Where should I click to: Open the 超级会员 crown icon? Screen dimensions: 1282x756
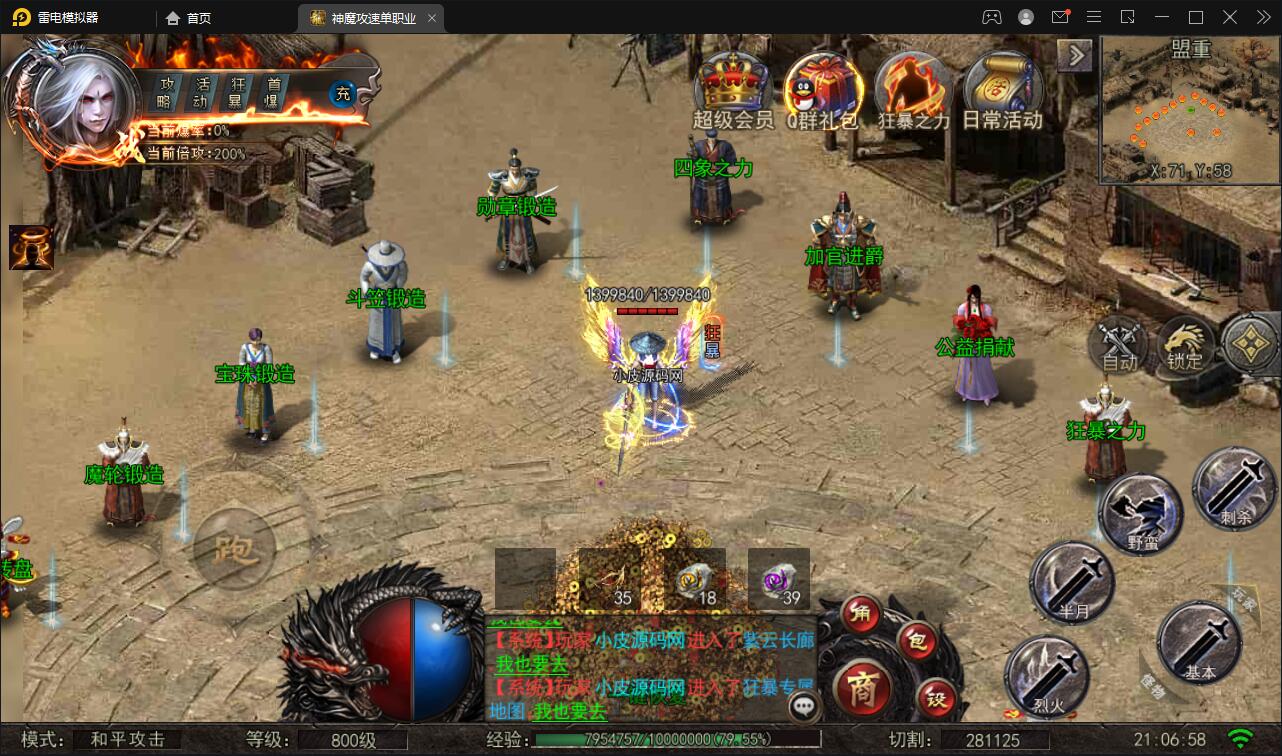point(733,85)
